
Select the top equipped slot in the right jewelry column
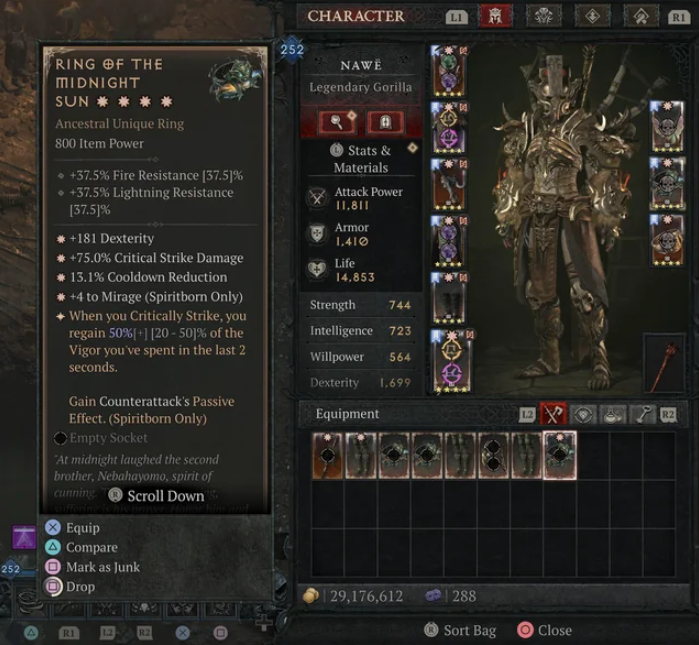click(x=667, y=125)
